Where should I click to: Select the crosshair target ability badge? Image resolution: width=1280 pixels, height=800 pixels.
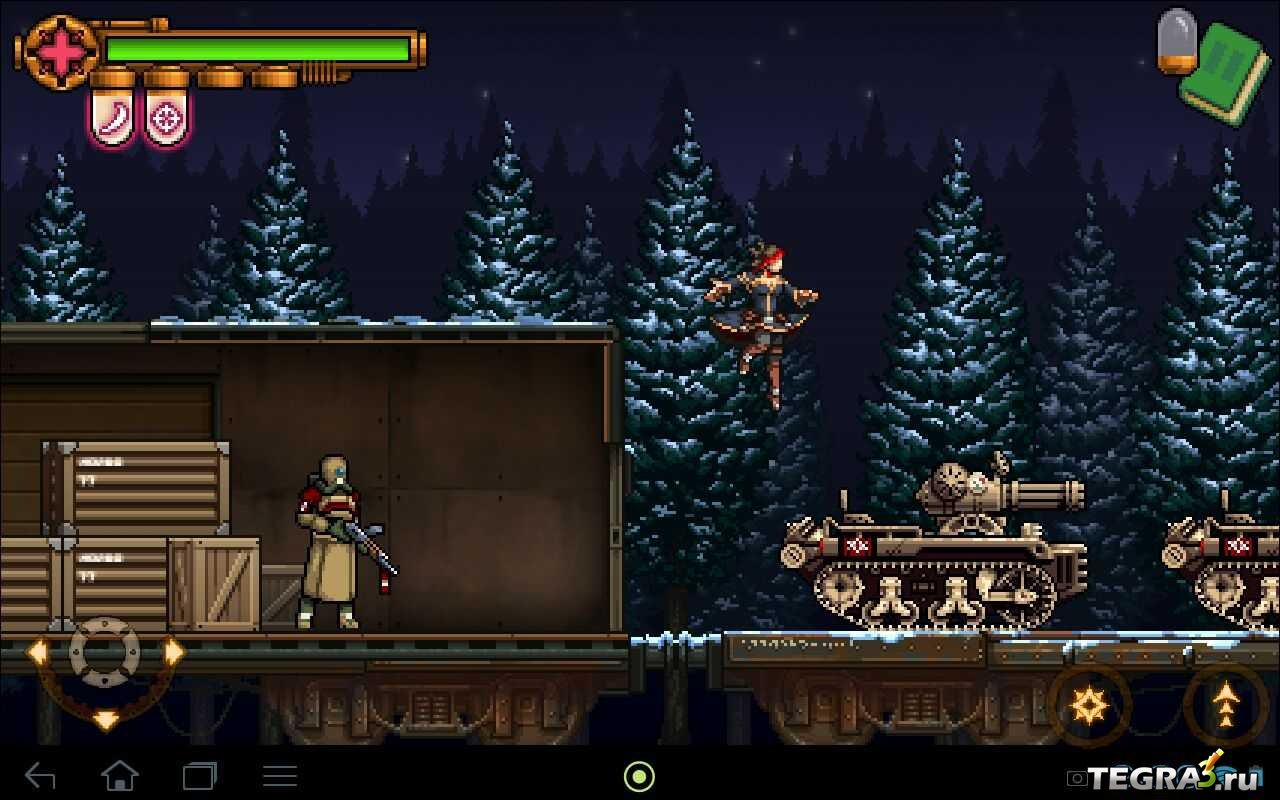(166, 119)
